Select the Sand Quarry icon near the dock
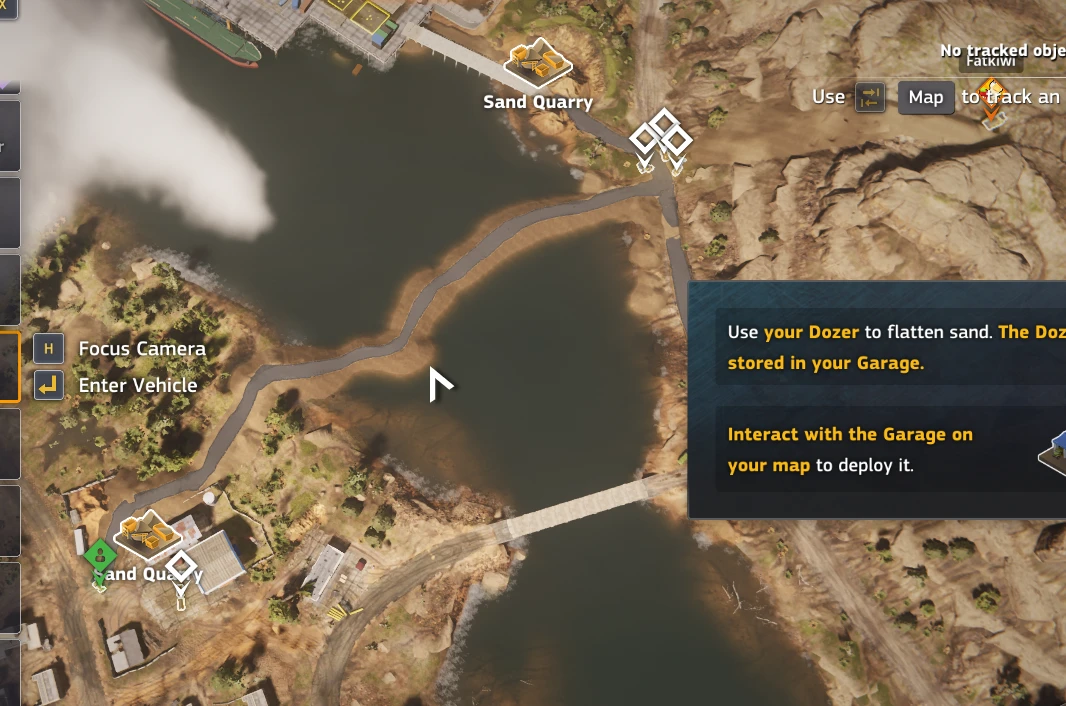The width and height of the screenshot is (1066, 706). point(537,62)
